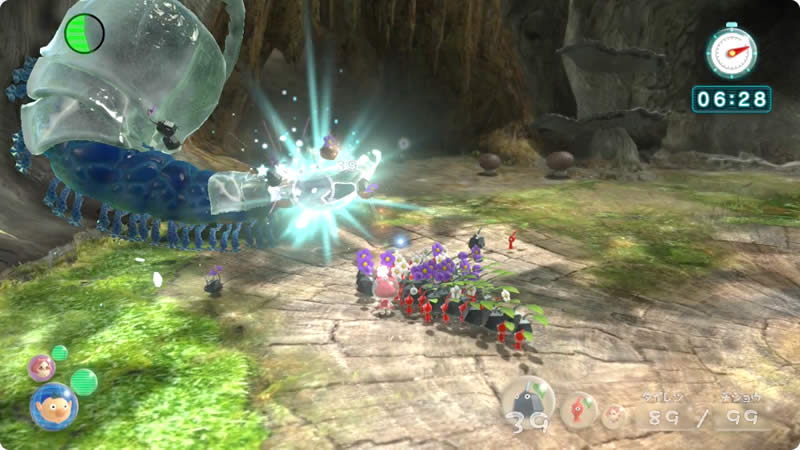Click the stopwatch day-timer icon
Screen dimensions: 800x450
(x=731, y=52)
